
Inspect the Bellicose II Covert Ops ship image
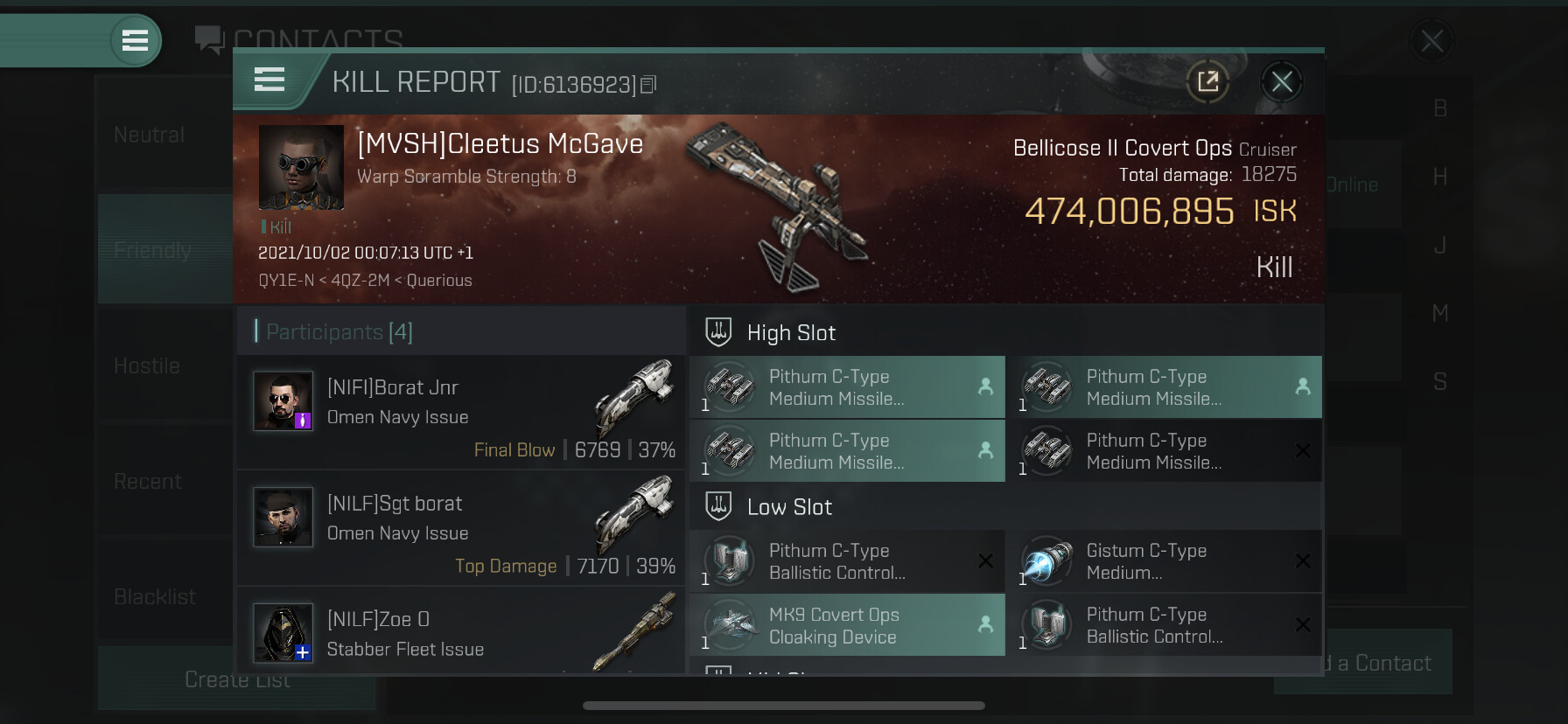tap(774, 205)
